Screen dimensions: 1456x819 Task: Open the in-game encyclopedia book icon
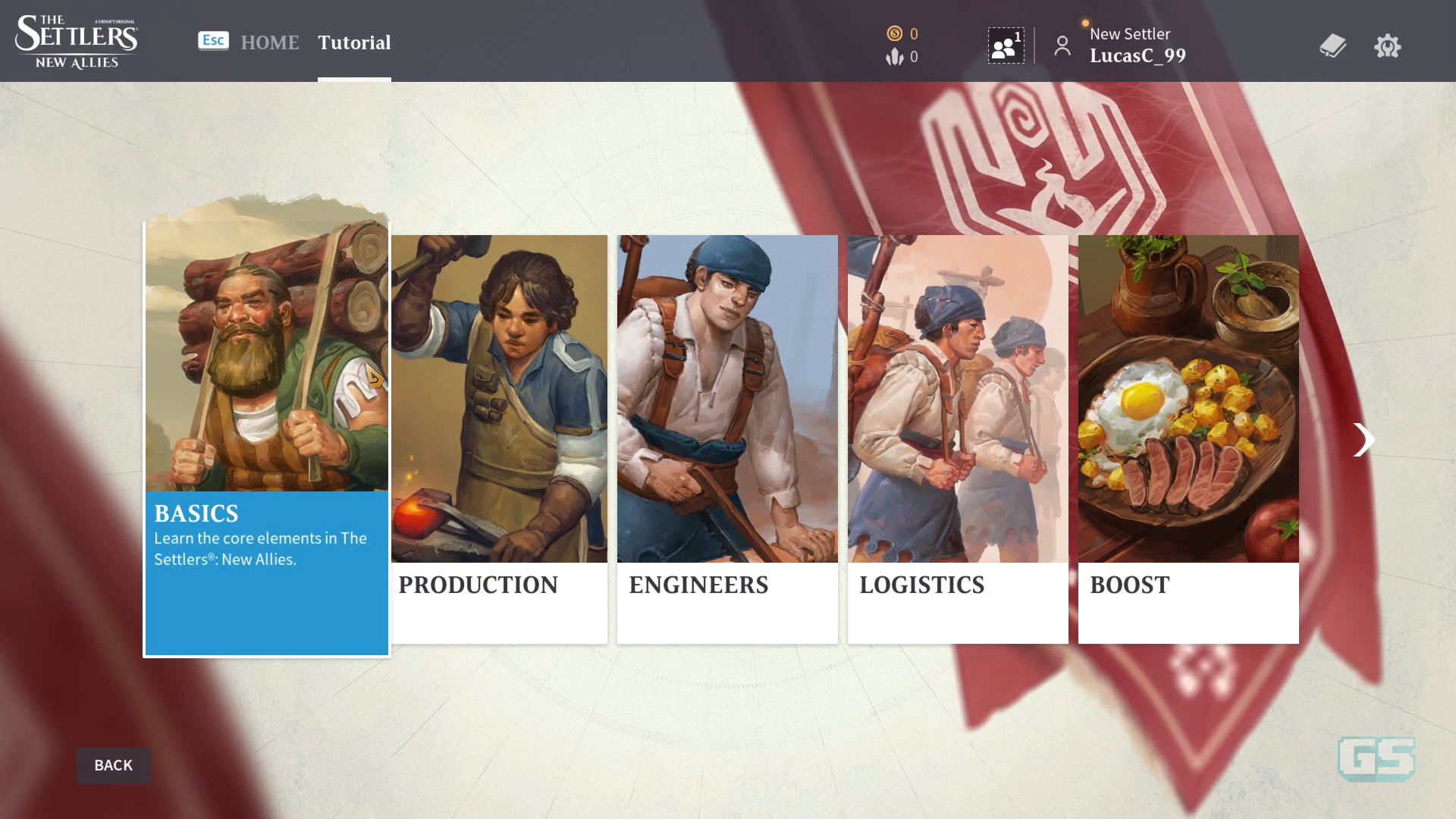pyautogui.click(x=1332, y=45)
